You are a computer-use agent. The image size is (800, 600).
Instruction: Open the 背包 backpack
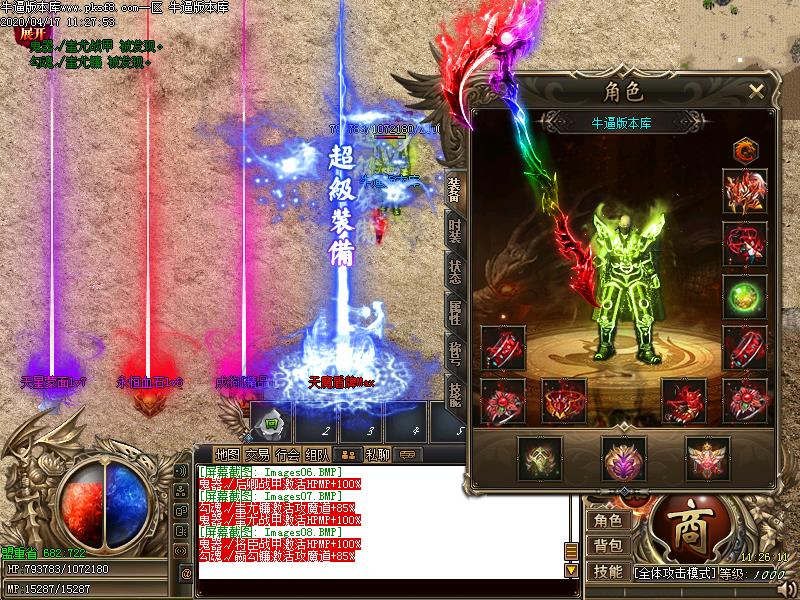pyautogui.click(x=607, y=546)
